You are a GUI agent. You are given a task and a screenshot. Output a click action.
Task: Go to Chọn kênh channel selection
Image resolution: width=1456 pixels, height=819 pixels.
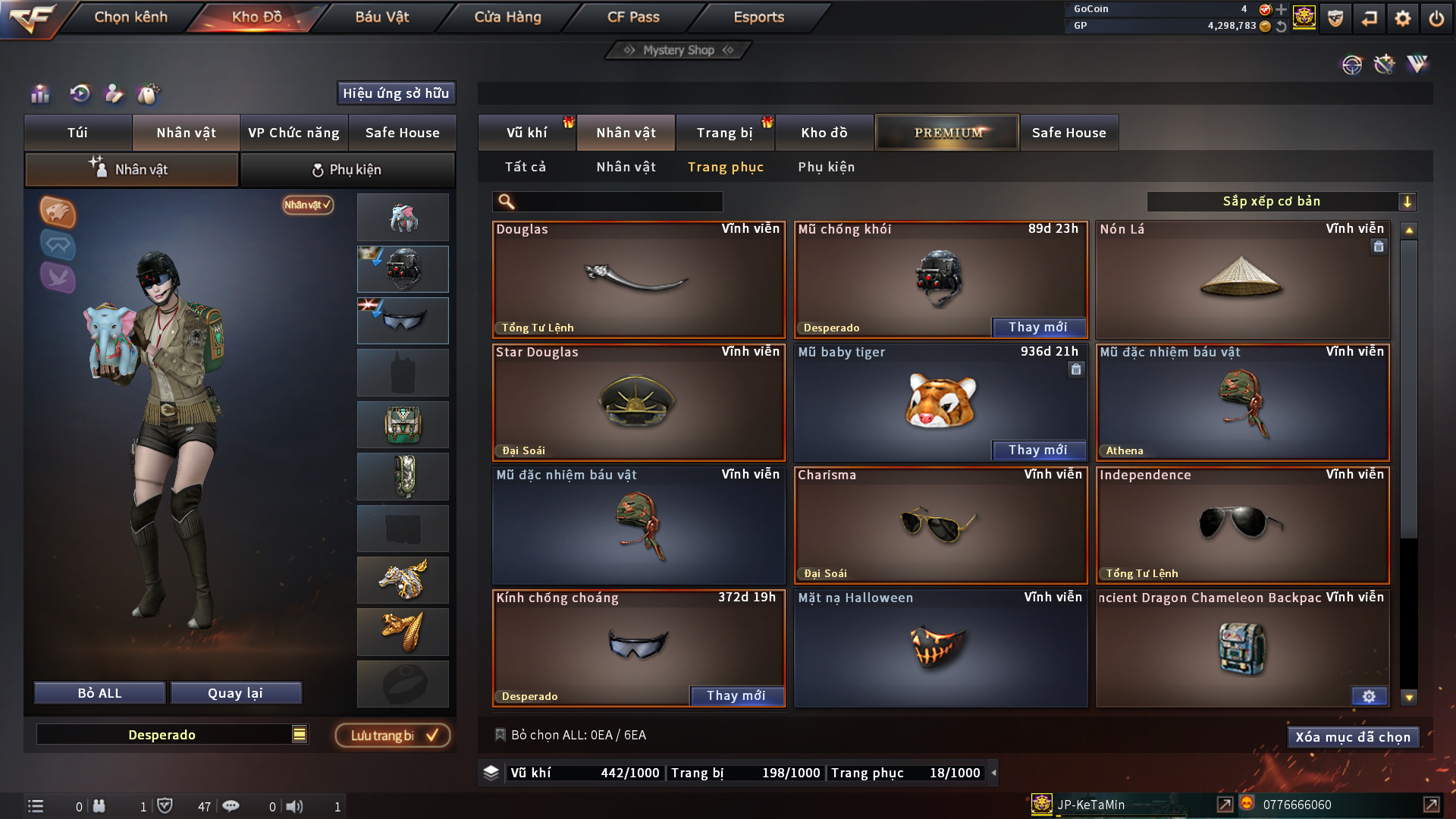pos(130,17)
